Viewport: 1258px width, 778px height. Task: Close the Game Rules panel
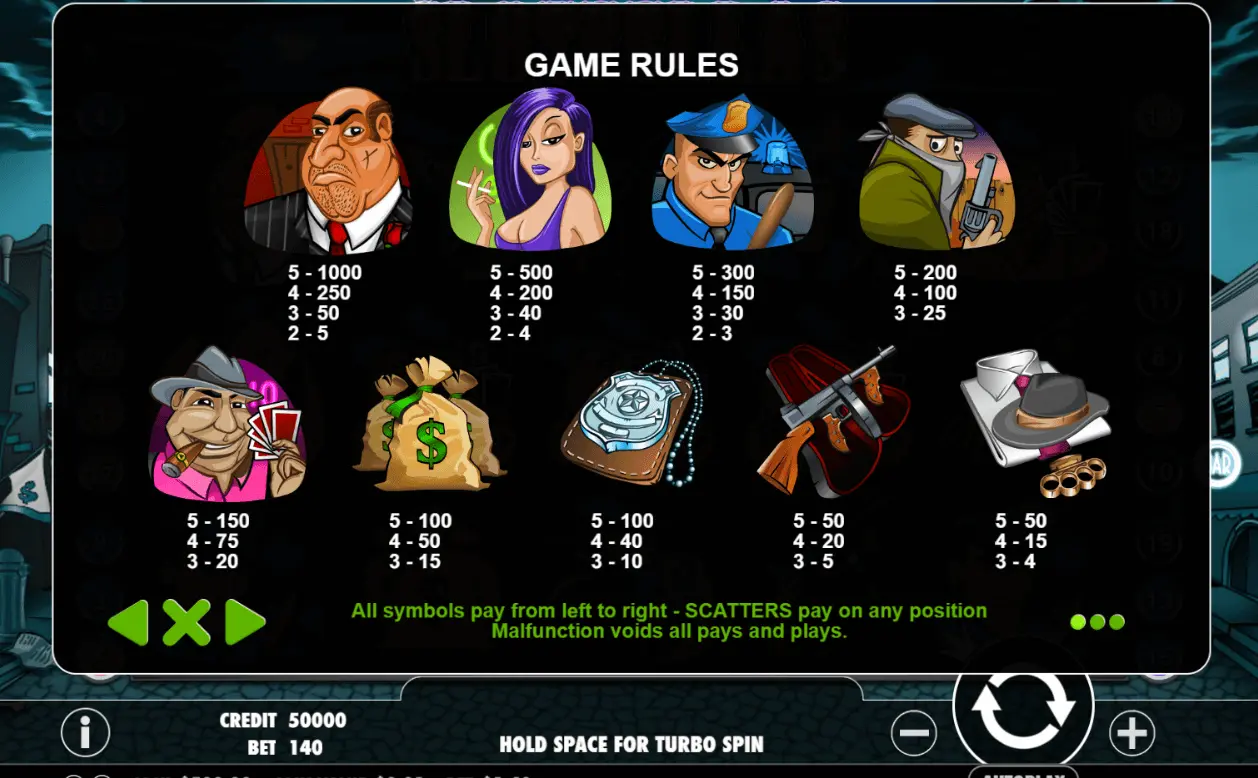[x=186, y=622]
